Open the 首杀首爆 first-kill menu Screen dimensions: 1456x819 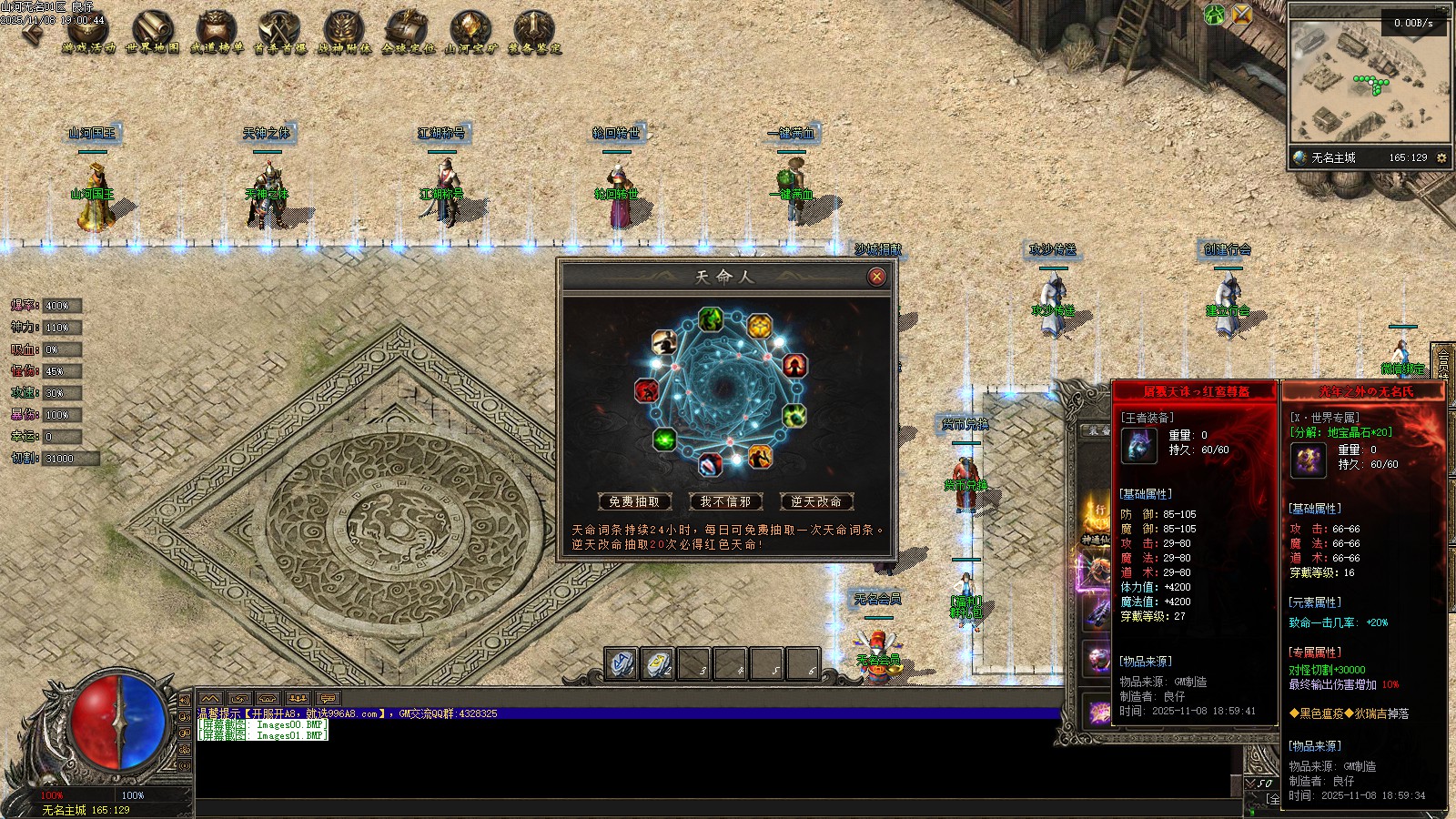point(279,32)
